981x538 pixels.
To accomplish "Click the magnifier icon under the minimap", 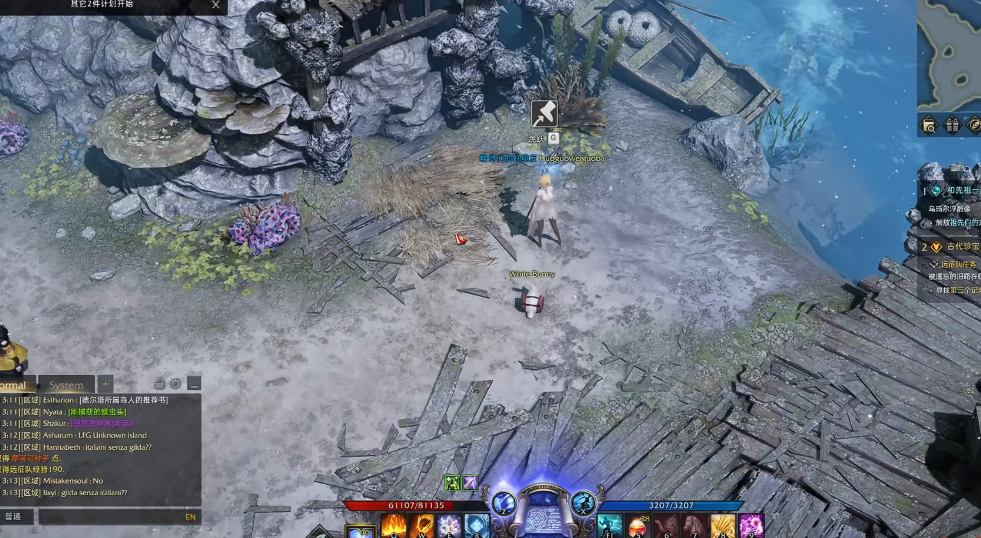I will (x=930, y=126).
